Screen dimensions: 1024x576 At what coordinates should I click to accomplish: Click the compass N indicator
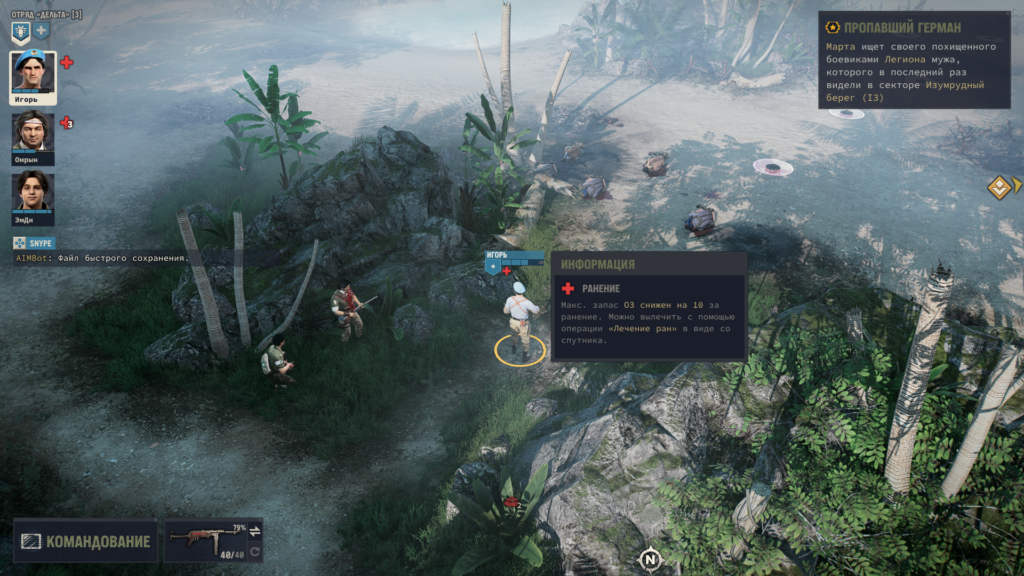(x=650, y=558)
